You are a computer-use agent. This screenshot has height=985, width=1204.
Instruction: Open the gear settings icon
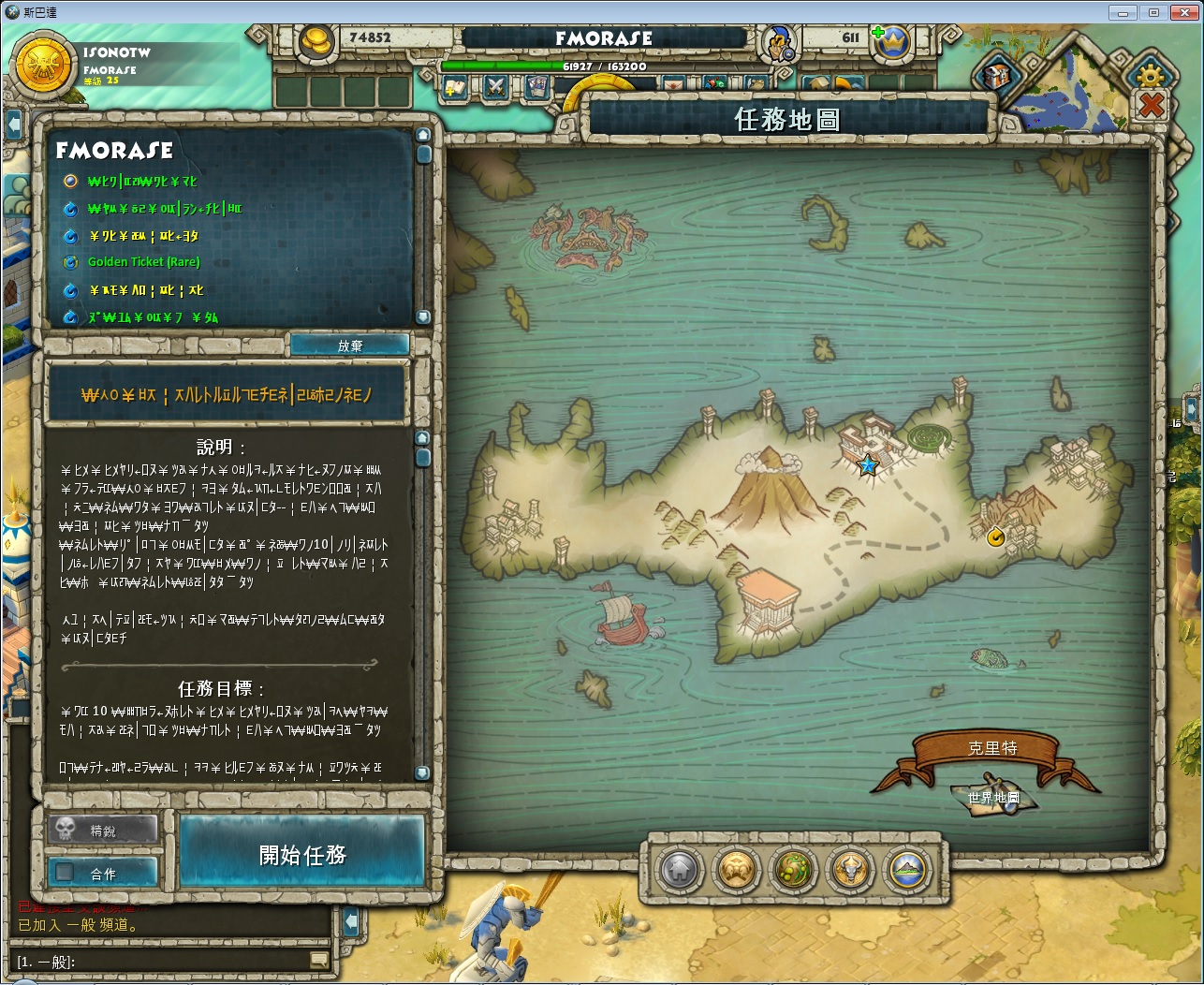pos(1150,75)
